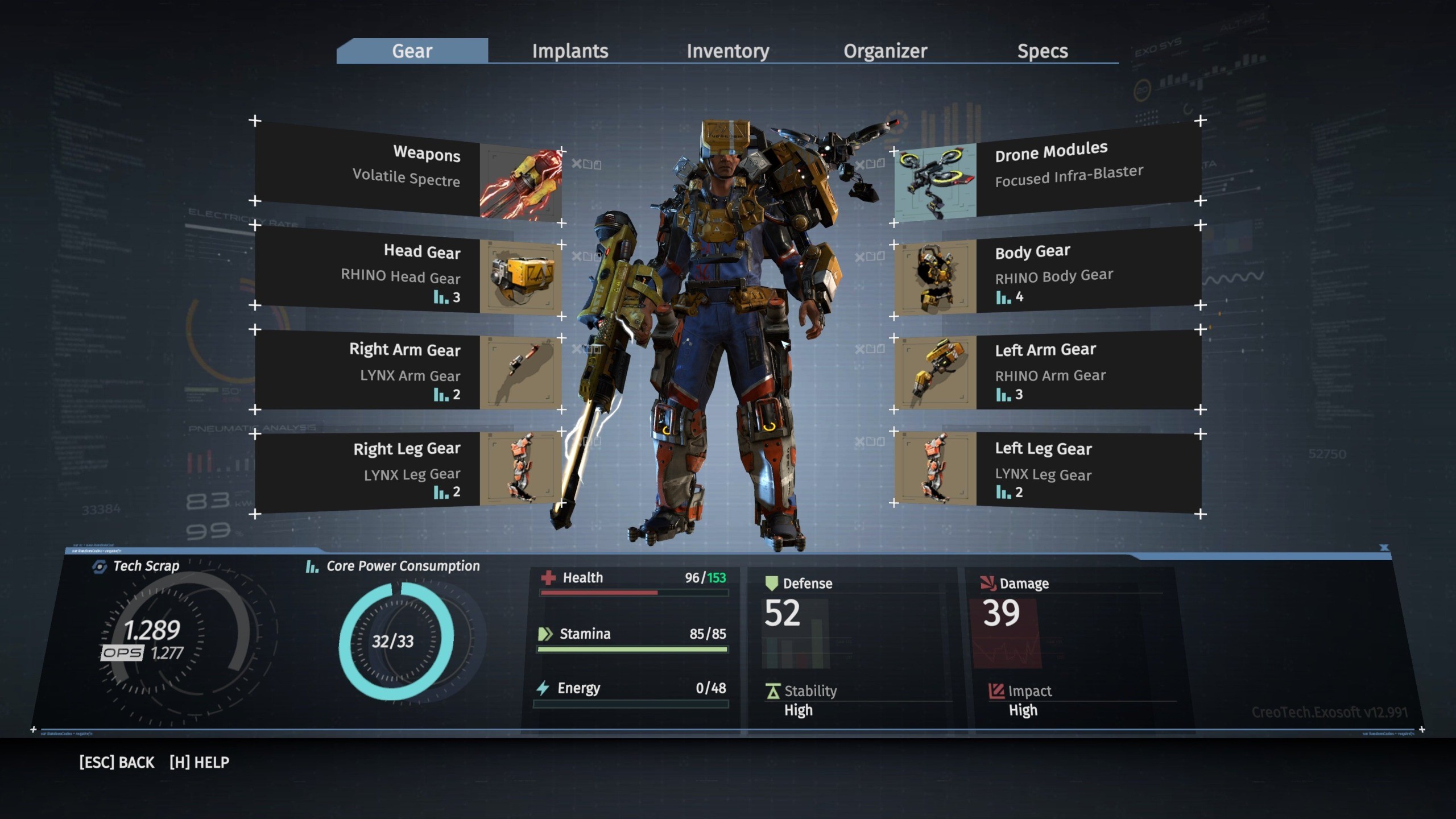Click the Stamina chevron icon
The height and width of the screenshot is (819, 1456).
[x=546, y=634]
